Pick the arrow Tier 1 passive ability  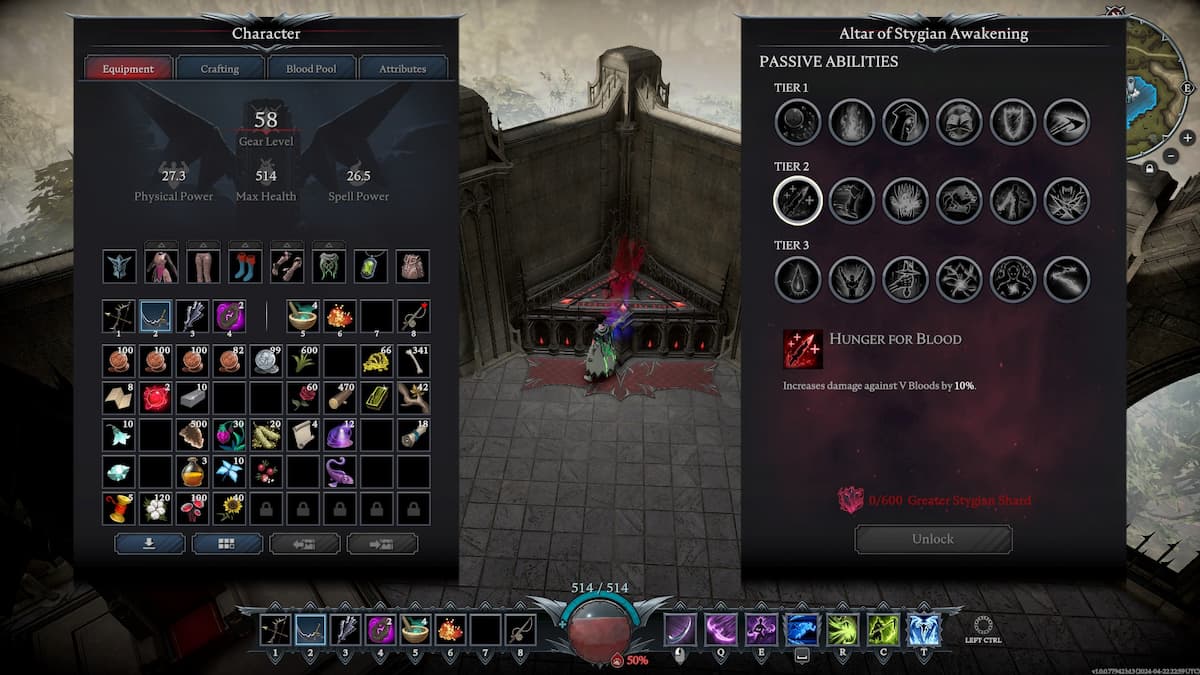1067,122
